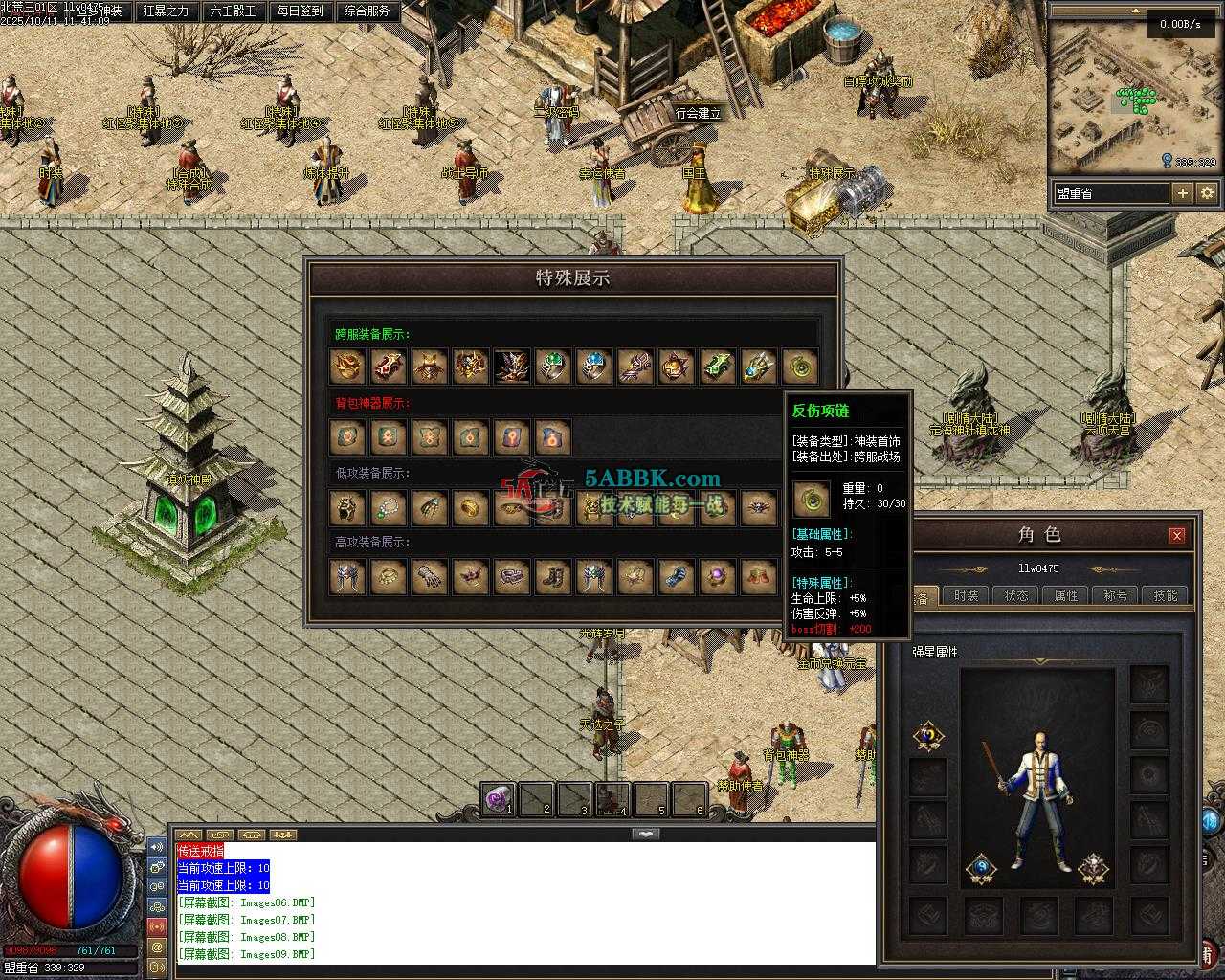Click the 每日签到 daily sign-in button

(x=300, y=11)
